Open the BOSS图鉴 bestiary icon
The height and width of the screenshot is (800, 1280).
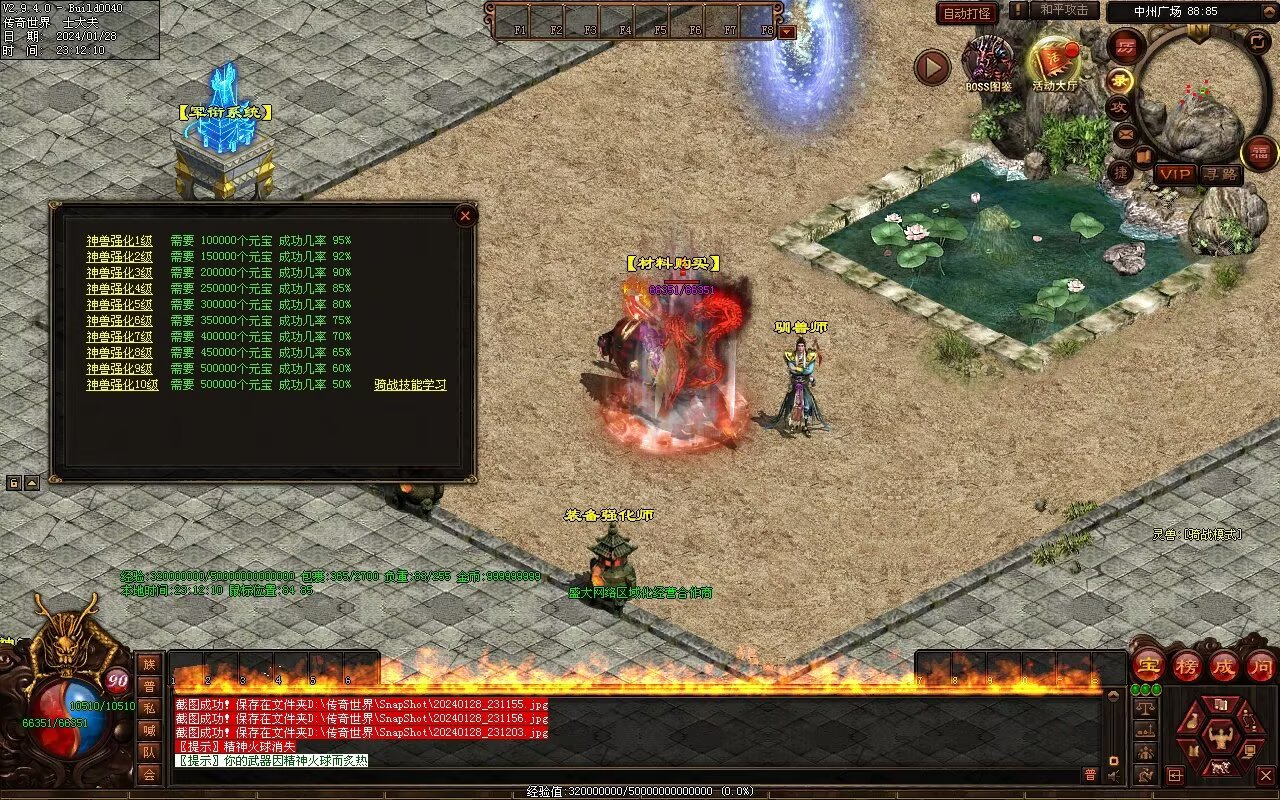988,62
